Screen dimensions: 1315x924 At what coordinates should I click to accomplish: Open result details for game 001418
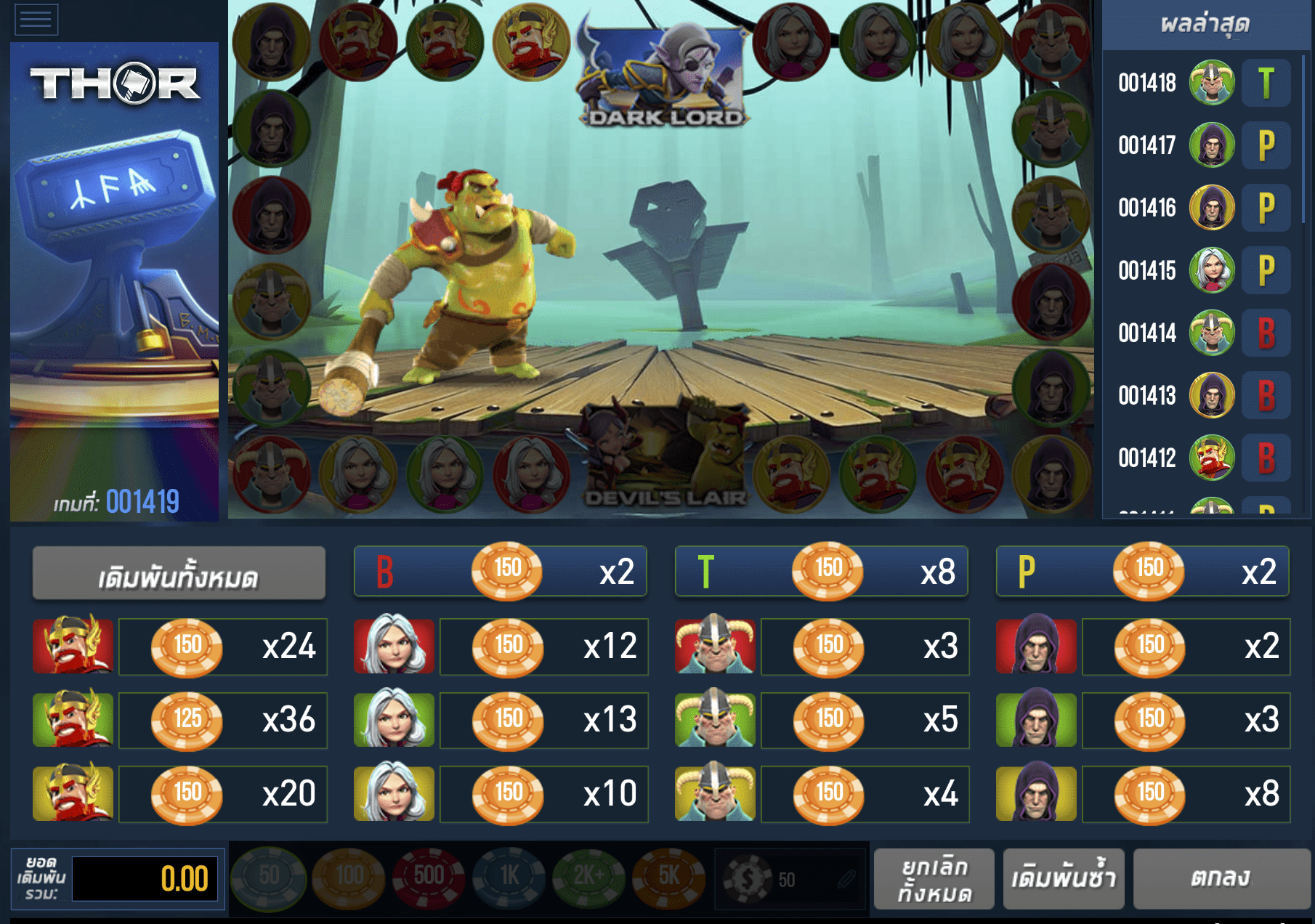(x=1206, y=83)
